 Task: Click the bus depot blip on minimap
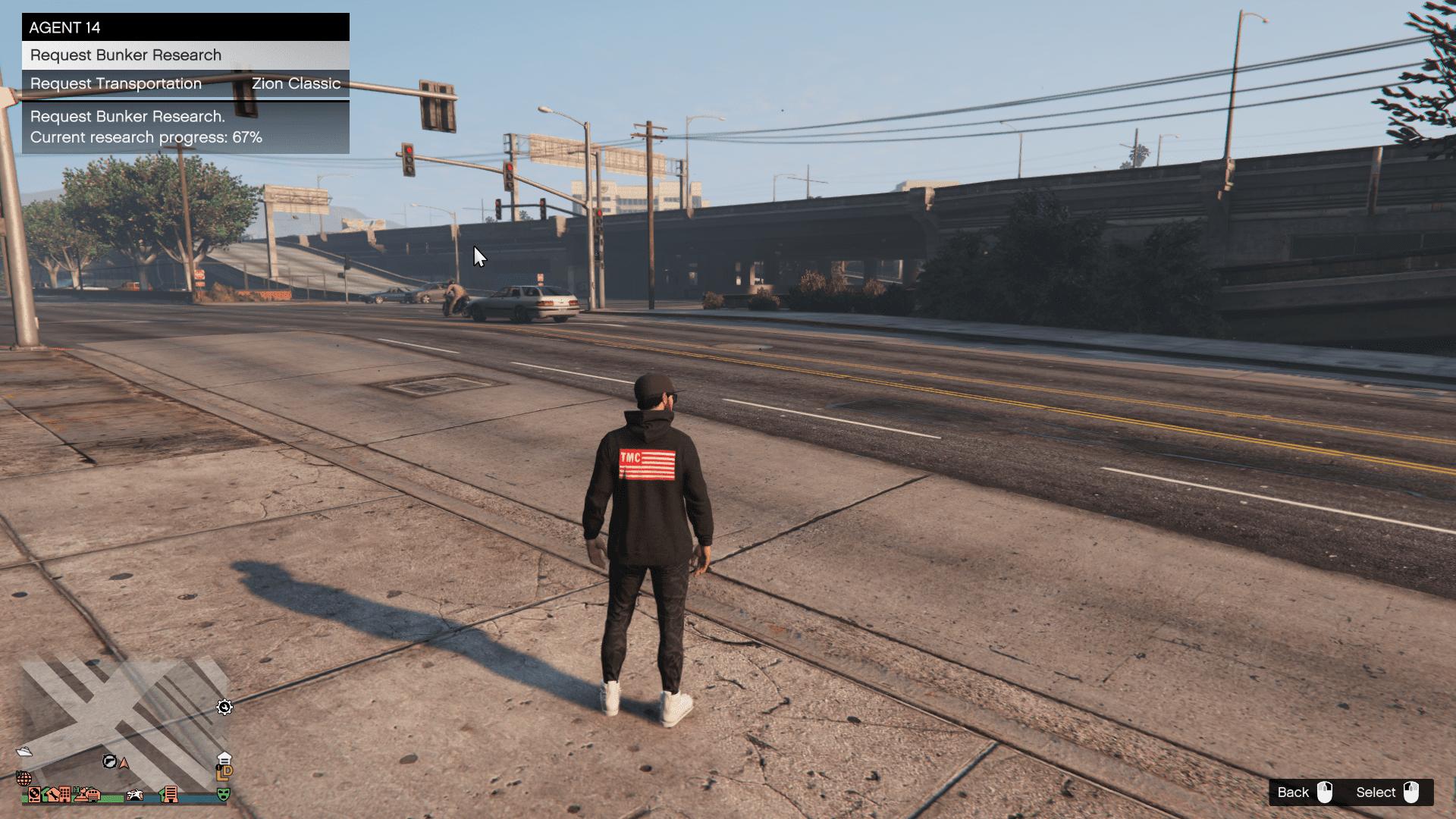pos(93,796)
